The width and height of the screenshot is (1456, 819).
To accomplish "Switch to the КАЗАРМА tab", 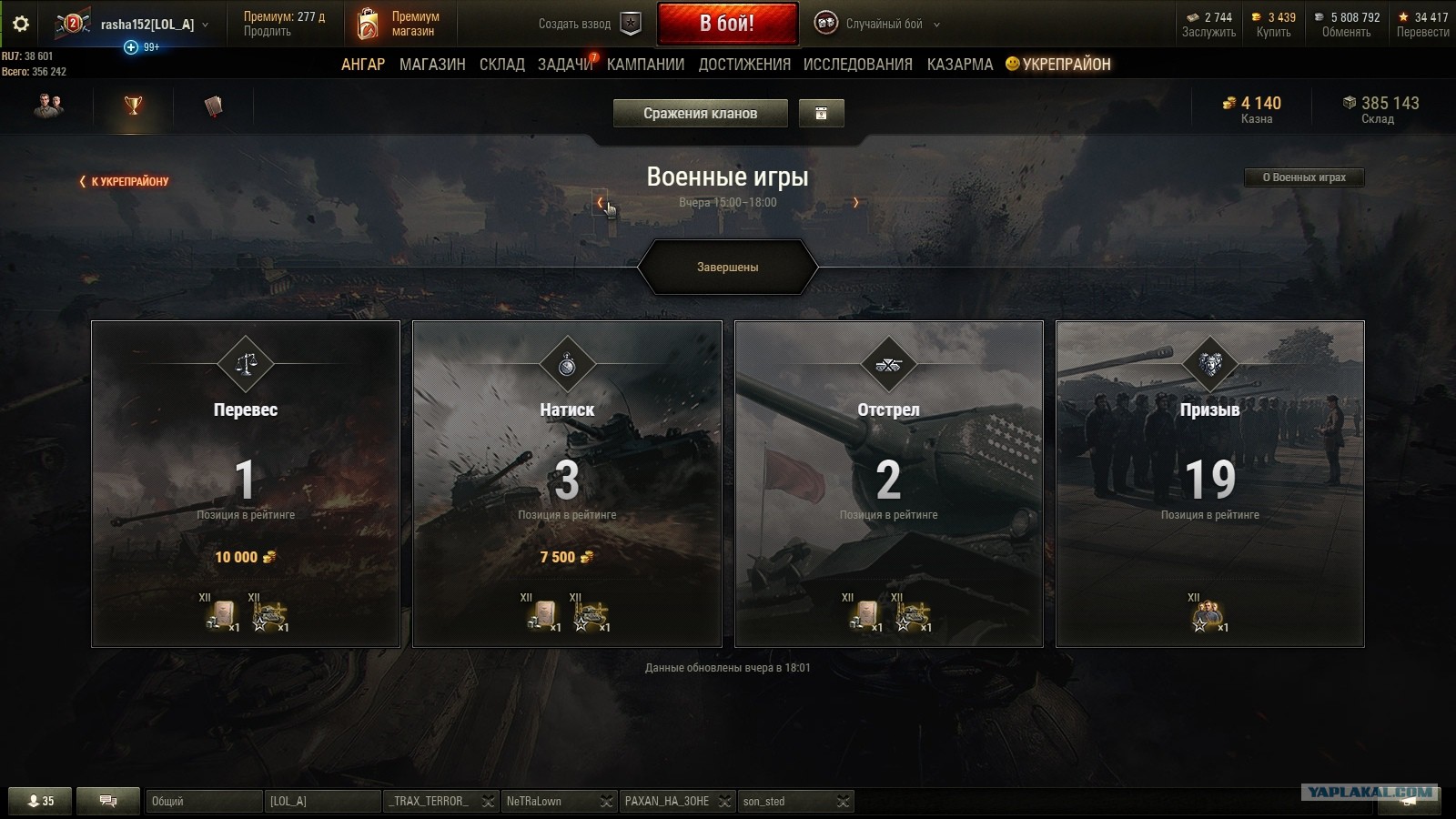I will pos(959,65).
